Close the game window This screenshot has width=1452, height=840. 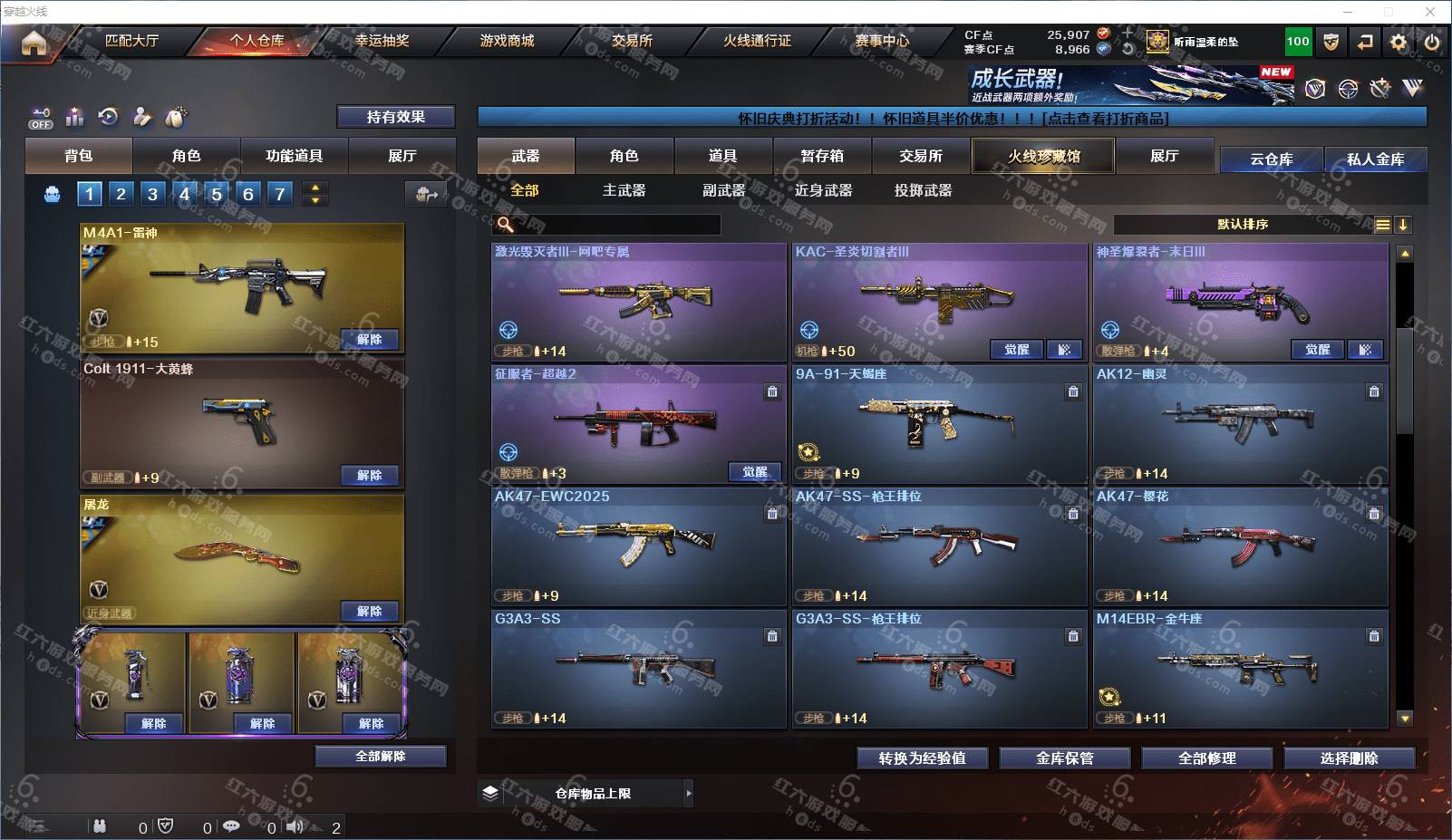1430,12
